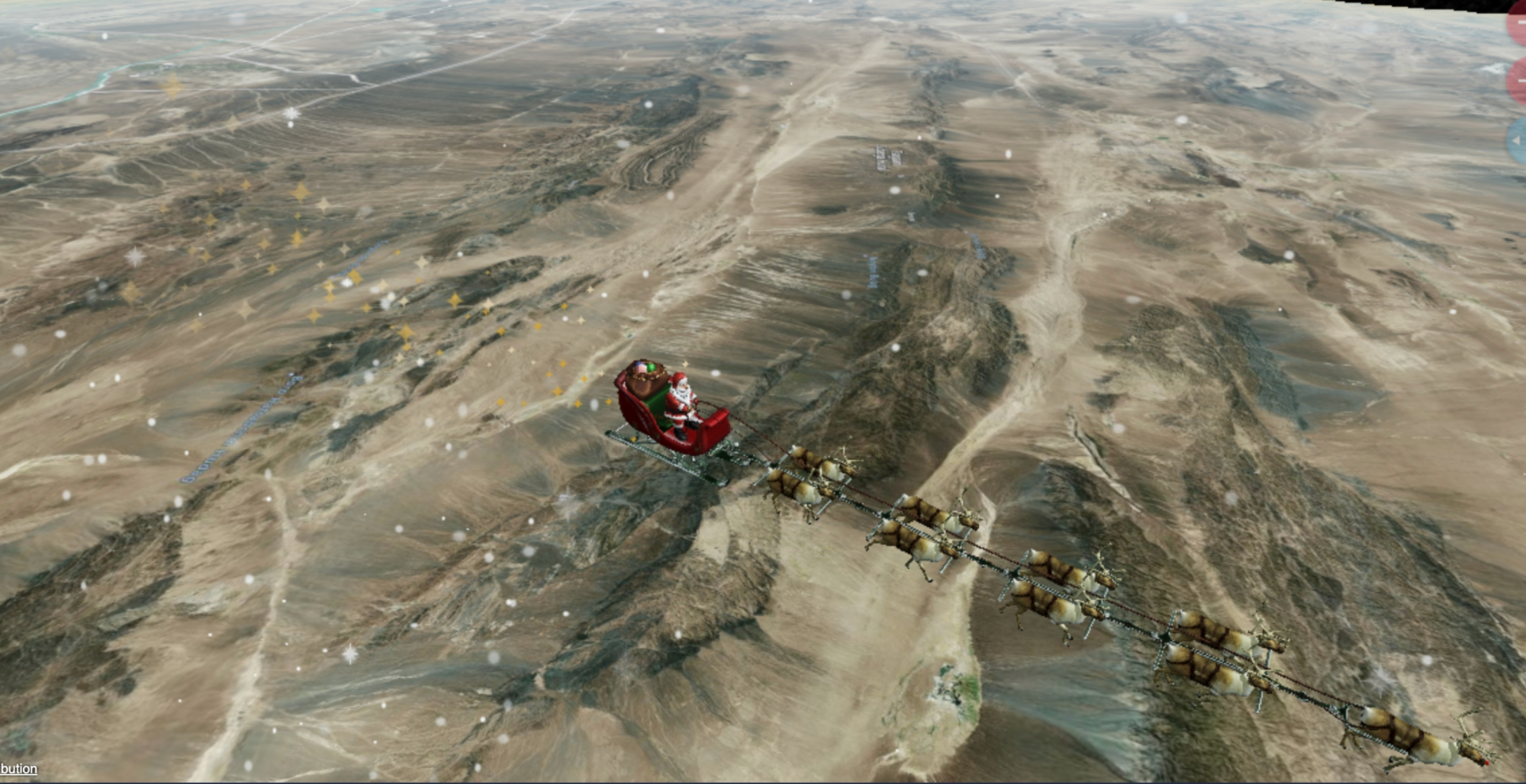Click the American flag on Santa's gift bag
This screenshot has width=1526, height=784.
click(641, 368)
